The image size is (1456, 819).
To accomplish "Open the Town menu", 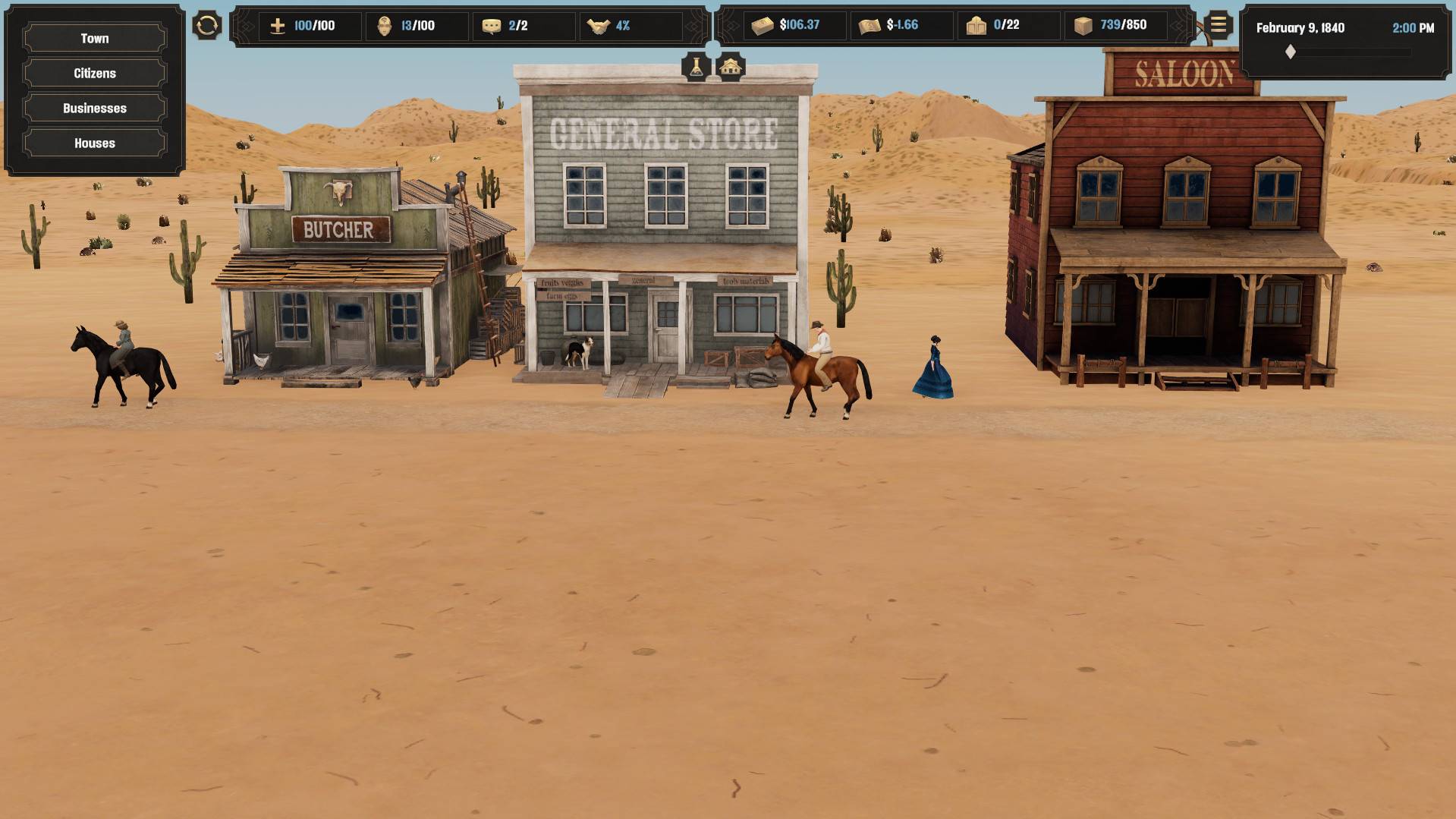I will [95, 39].
